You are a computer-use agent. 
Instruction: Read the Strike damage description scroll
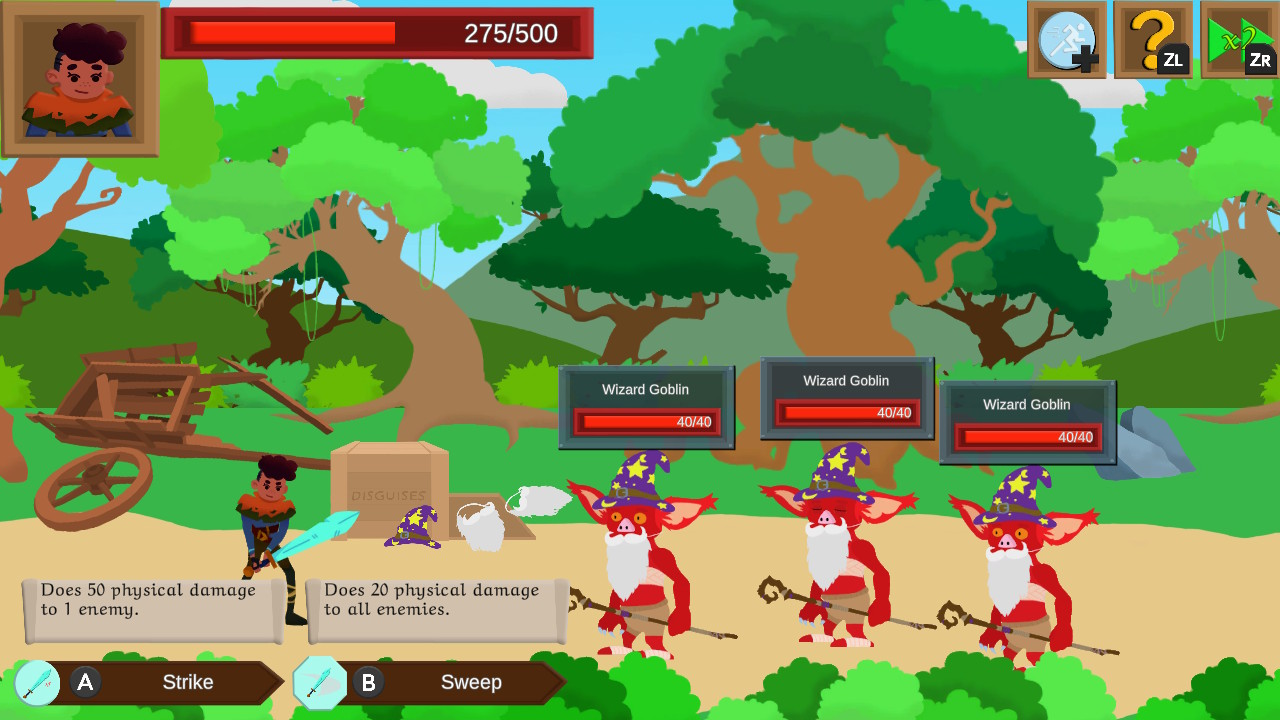150,605
